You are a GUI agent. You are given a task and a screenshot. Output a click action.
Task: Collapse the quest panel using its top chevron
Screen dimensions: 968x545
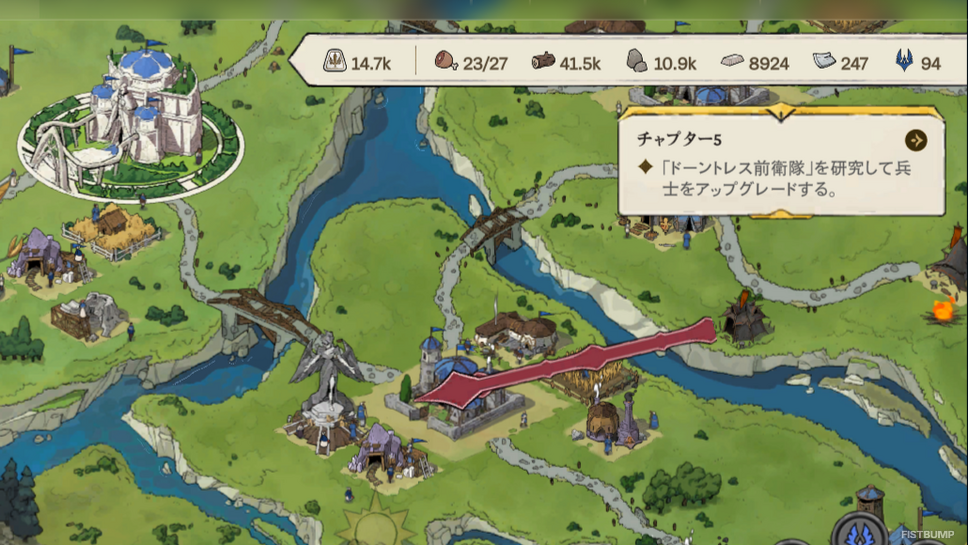point(782,111)
